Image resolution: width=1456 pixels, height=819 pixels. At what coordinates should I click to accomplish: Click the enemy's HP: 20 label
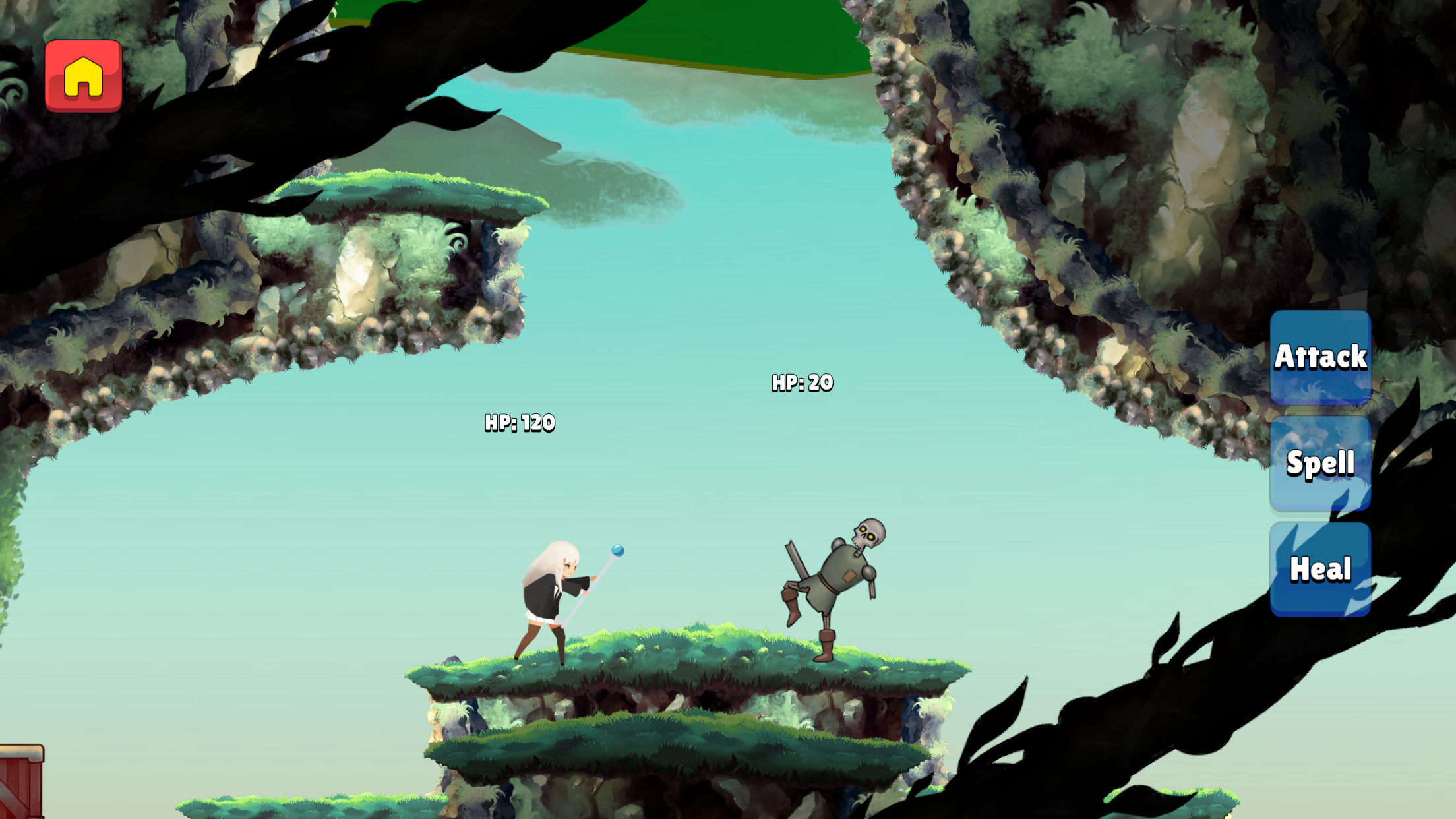[802, 382]
